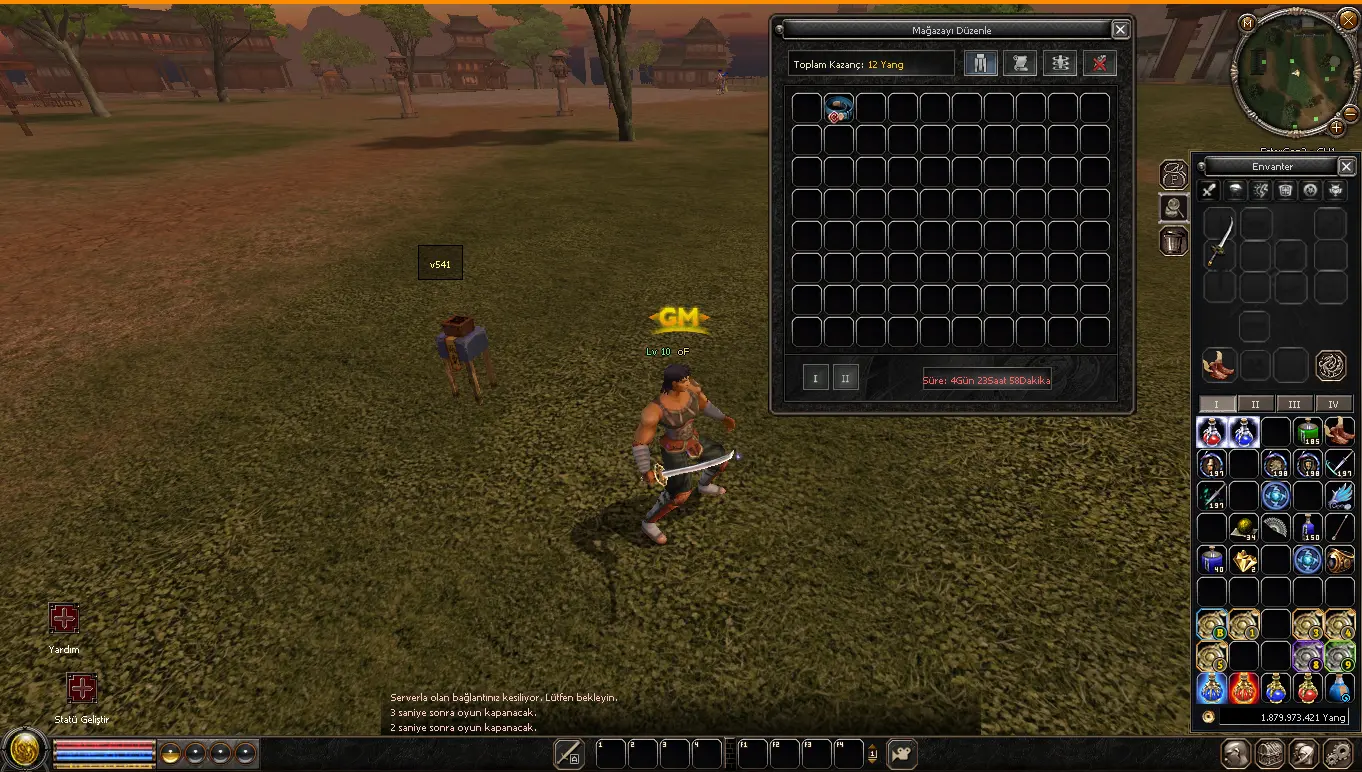Click the camera icon on the bottom bar
This screenshot has height=772, width=1362.
click(903, 754)
